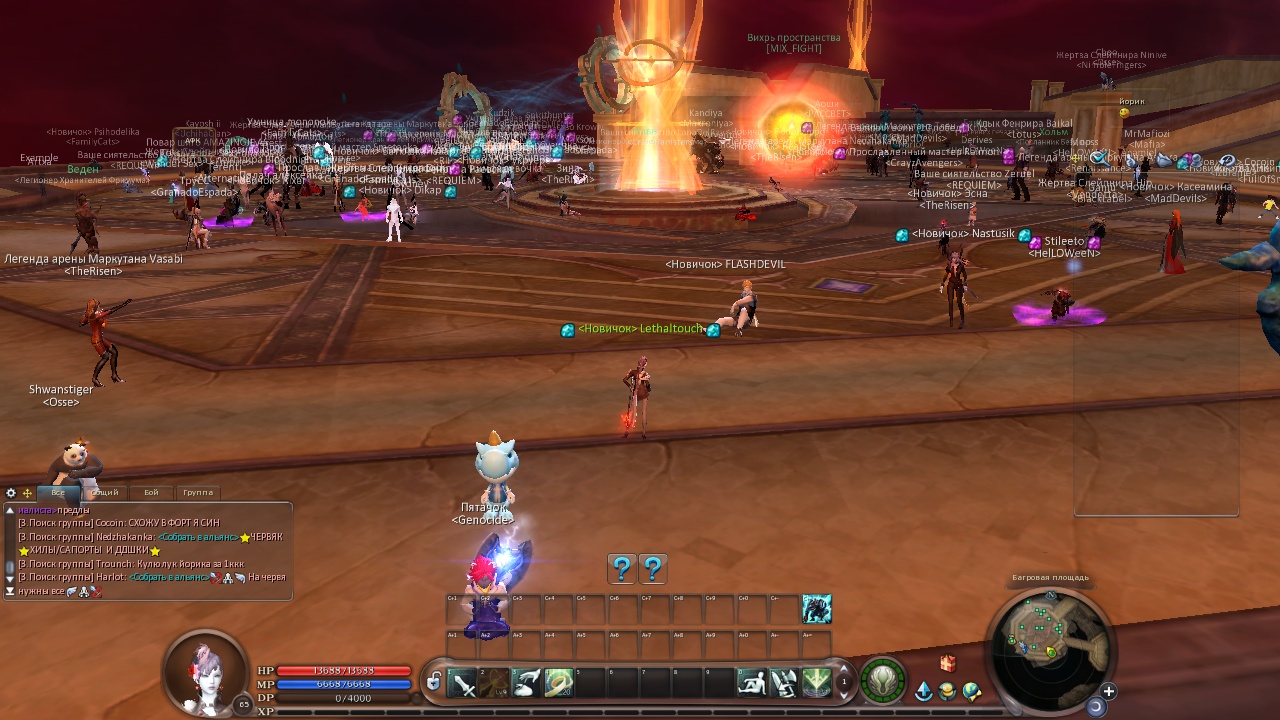Open the Группа chat tab
This screenshot has width=1280, height=720.
tap(198, 492)
